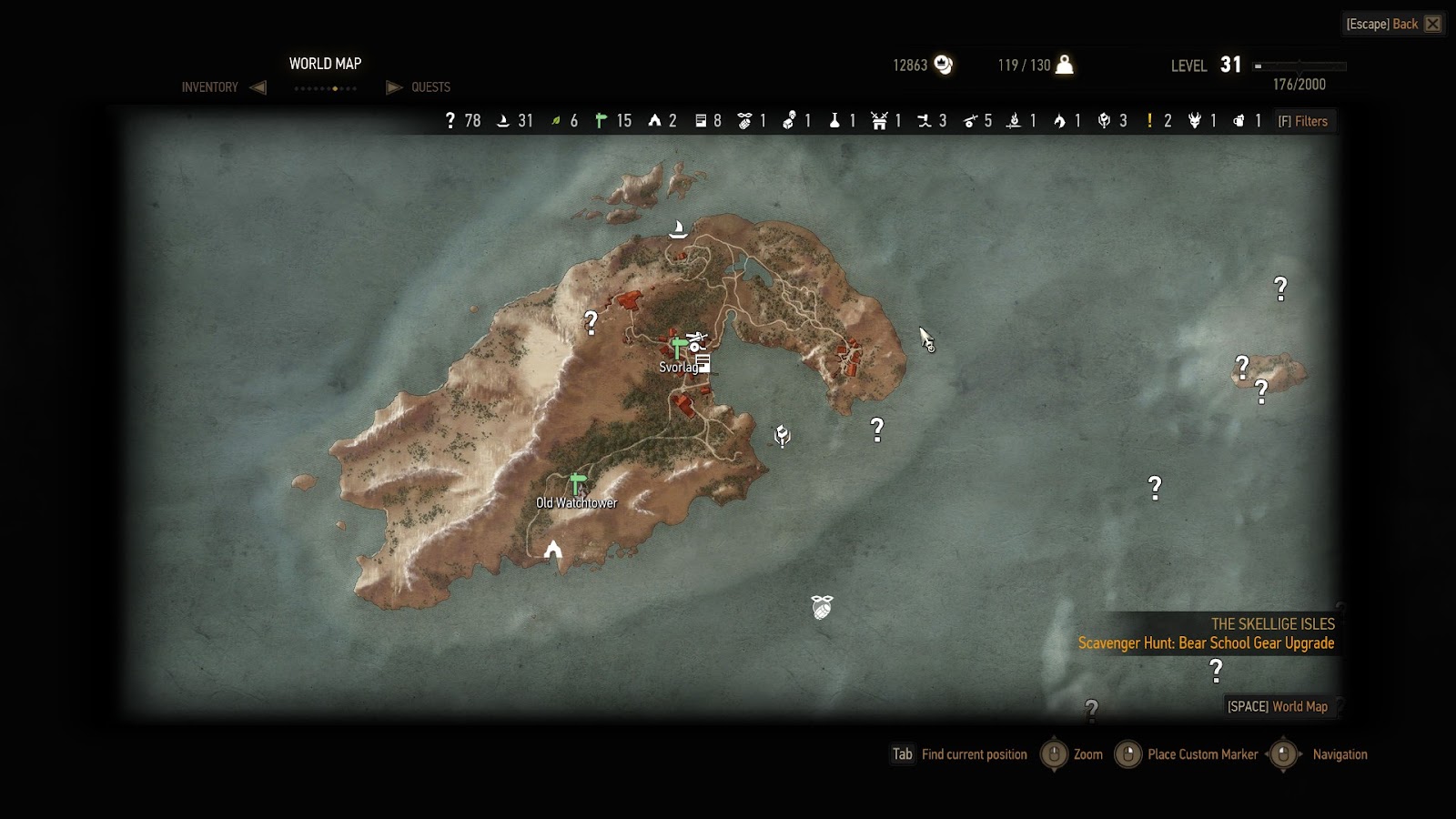Select the notice board marker in Svorlag
1456x819 pixels.
703,364
